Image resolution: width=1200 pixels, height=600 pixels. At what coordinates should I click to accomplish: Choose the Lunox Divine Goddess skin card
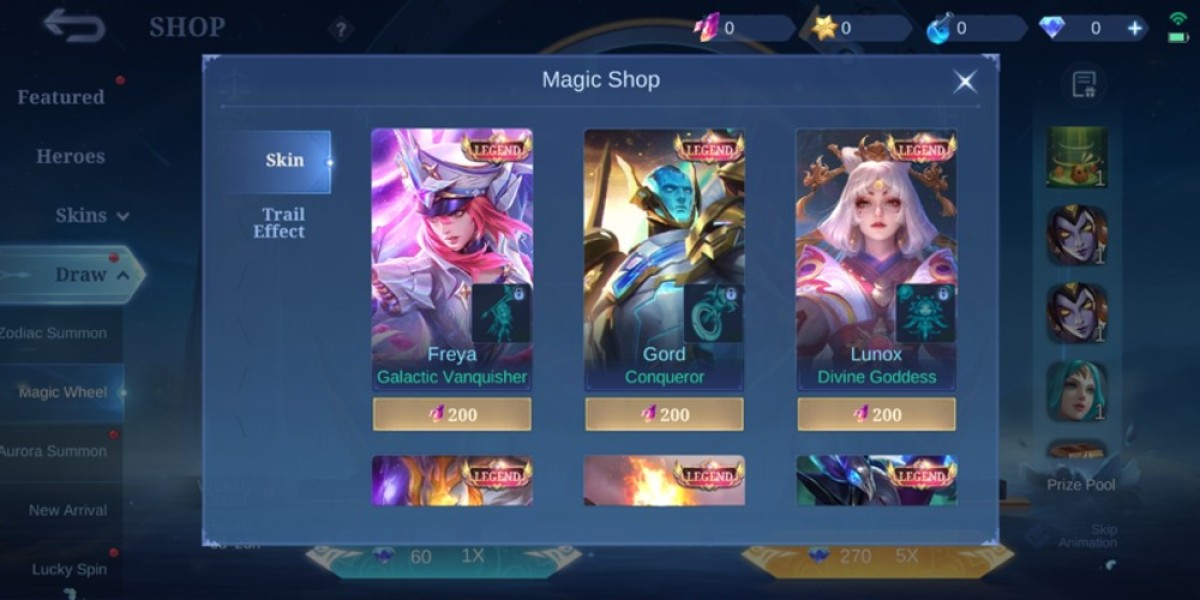coord(876,258)
